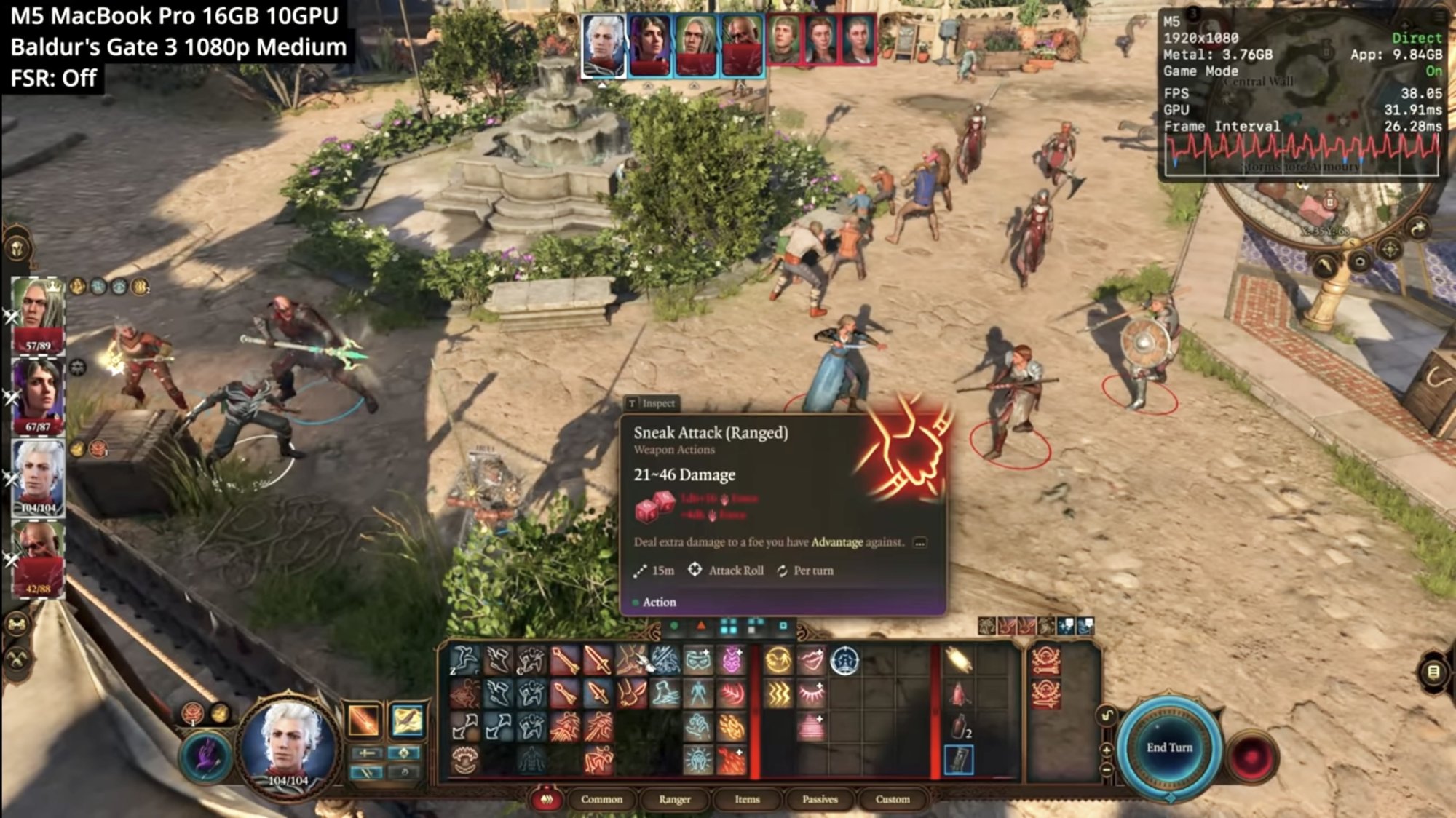Open the crossed tools button on left edge
Screen dimensions: 1456x818
click(x=17, y=659)
